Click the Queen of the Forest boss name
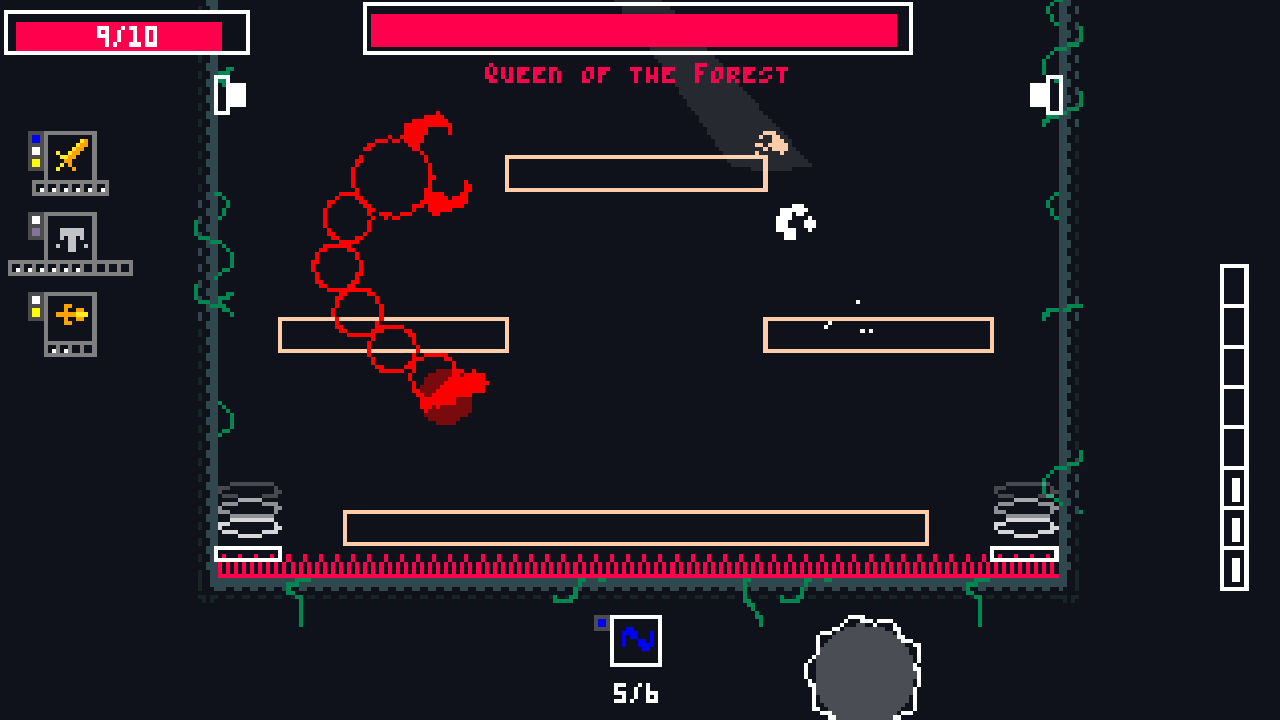The height and width of the screenshot is (720, 1280). (637, 73)
